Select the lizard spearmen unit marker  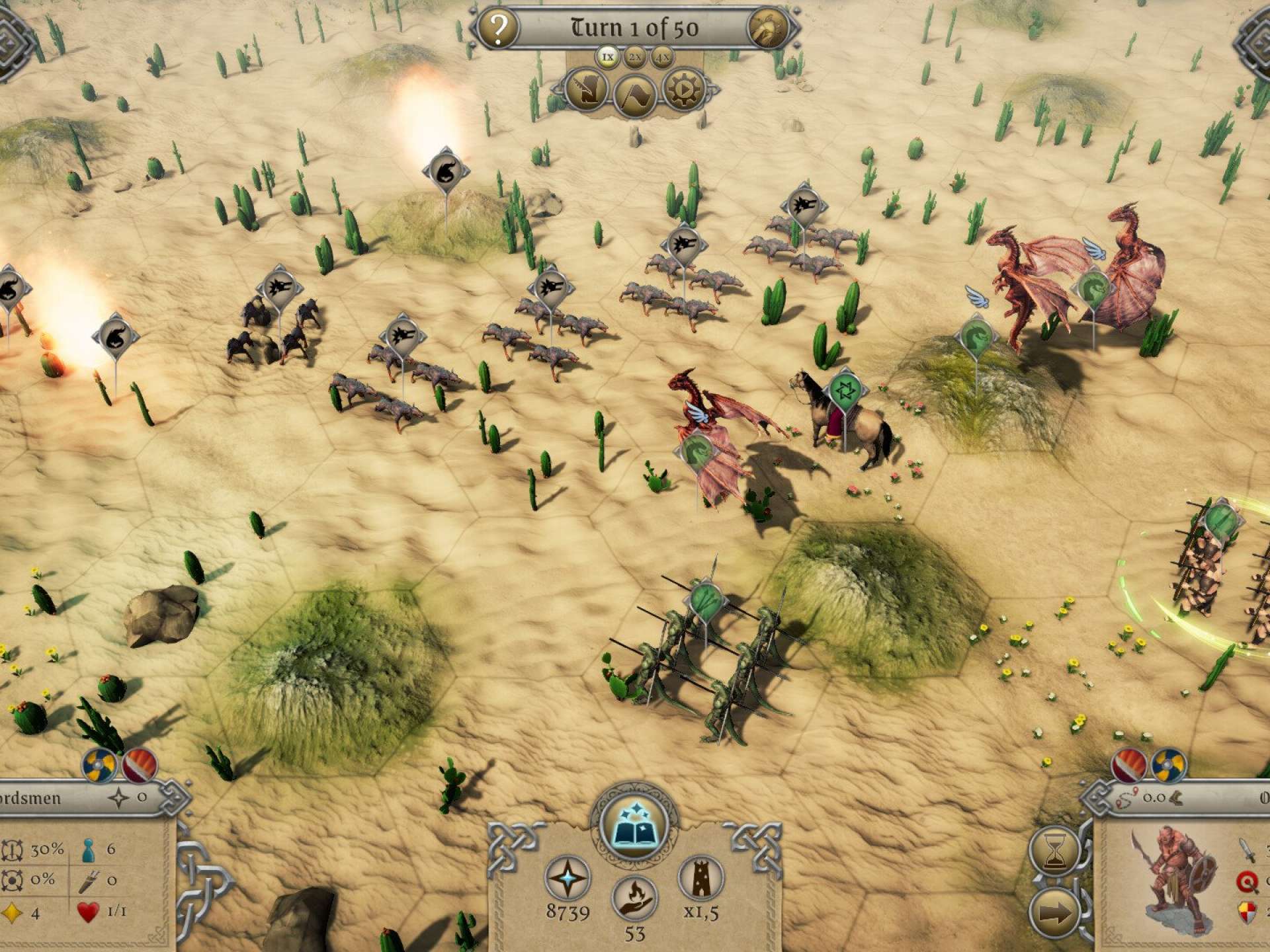pyautogui.click(x=706, y=600)
